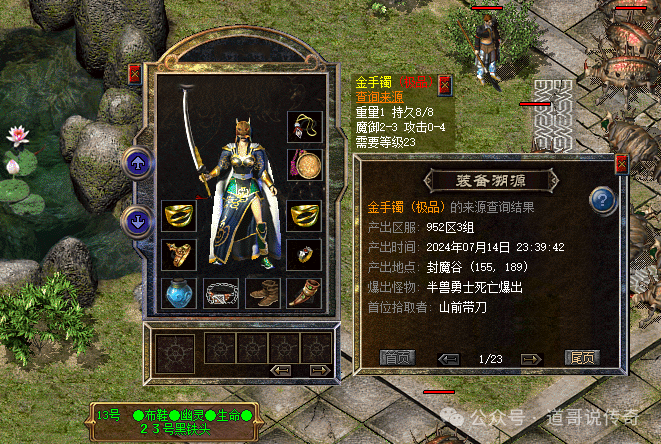Select the silver belt equipment slot
Viewport: 661px width, 444px height.
tap(221, 293)
